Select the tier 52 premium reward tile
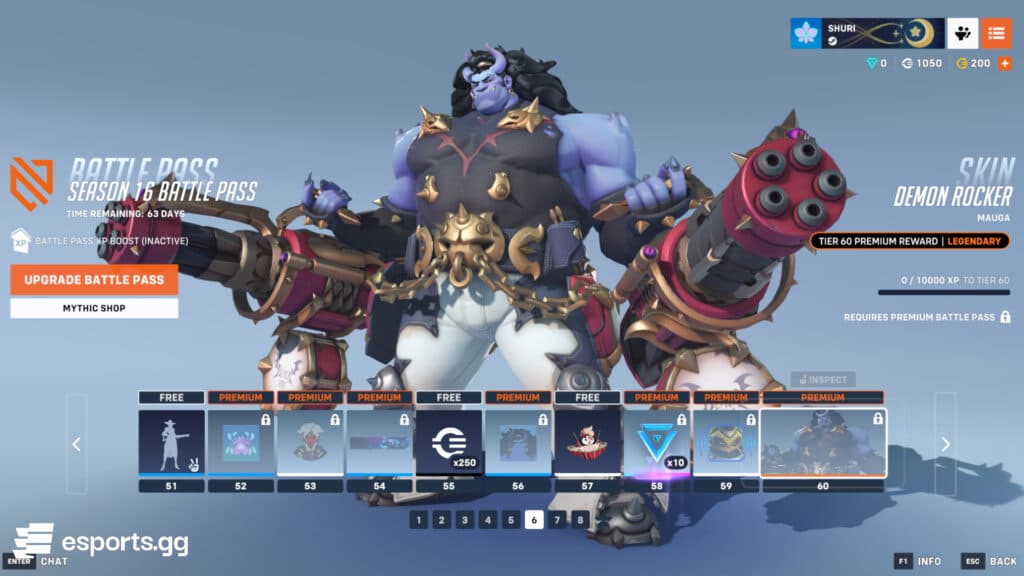The height and width of the screenshot is (576, 1024). point(241,441)
